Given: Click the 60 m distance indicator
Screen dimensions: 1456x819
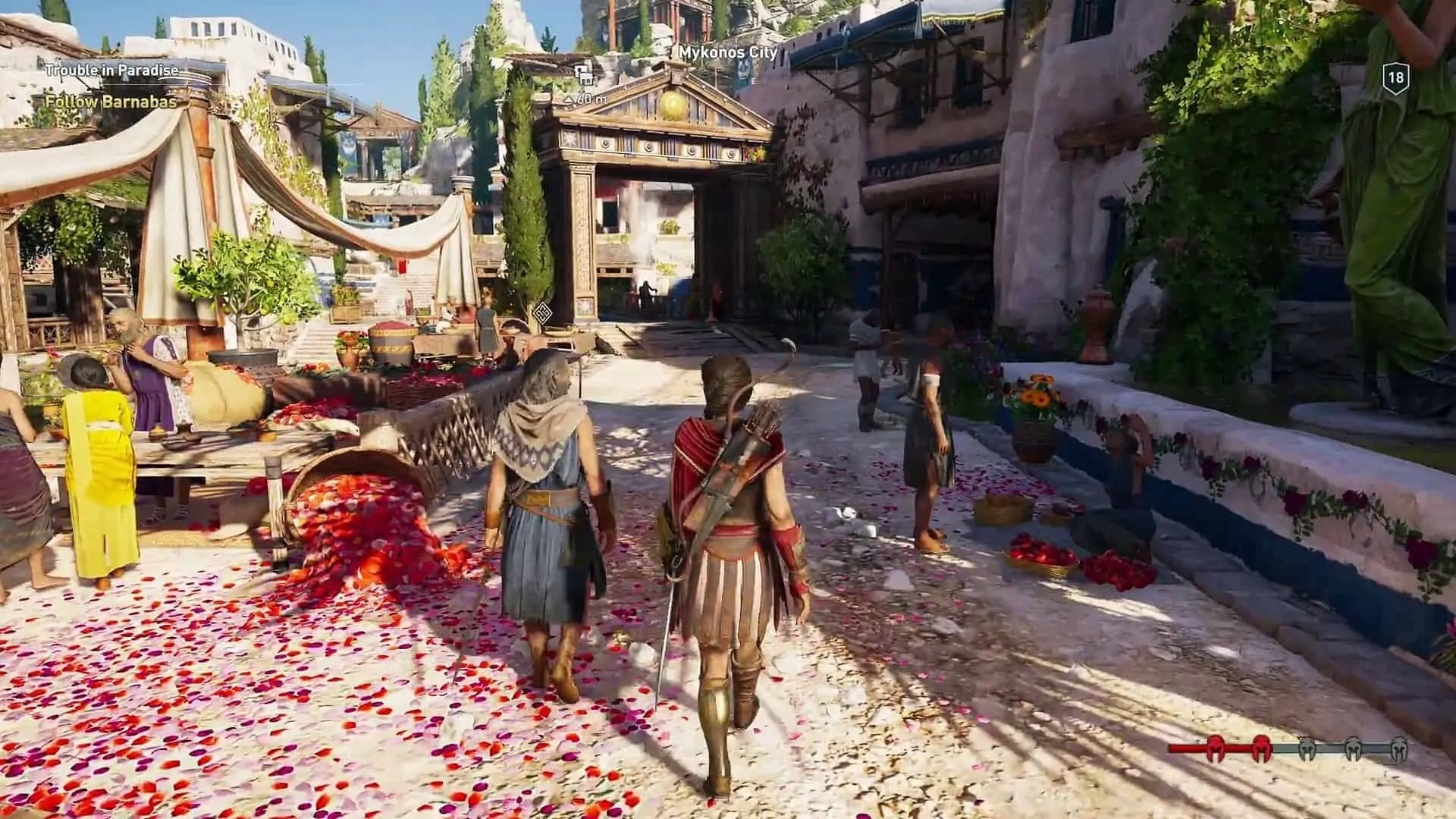Looking at the screenshot, I should pos(586,98).
